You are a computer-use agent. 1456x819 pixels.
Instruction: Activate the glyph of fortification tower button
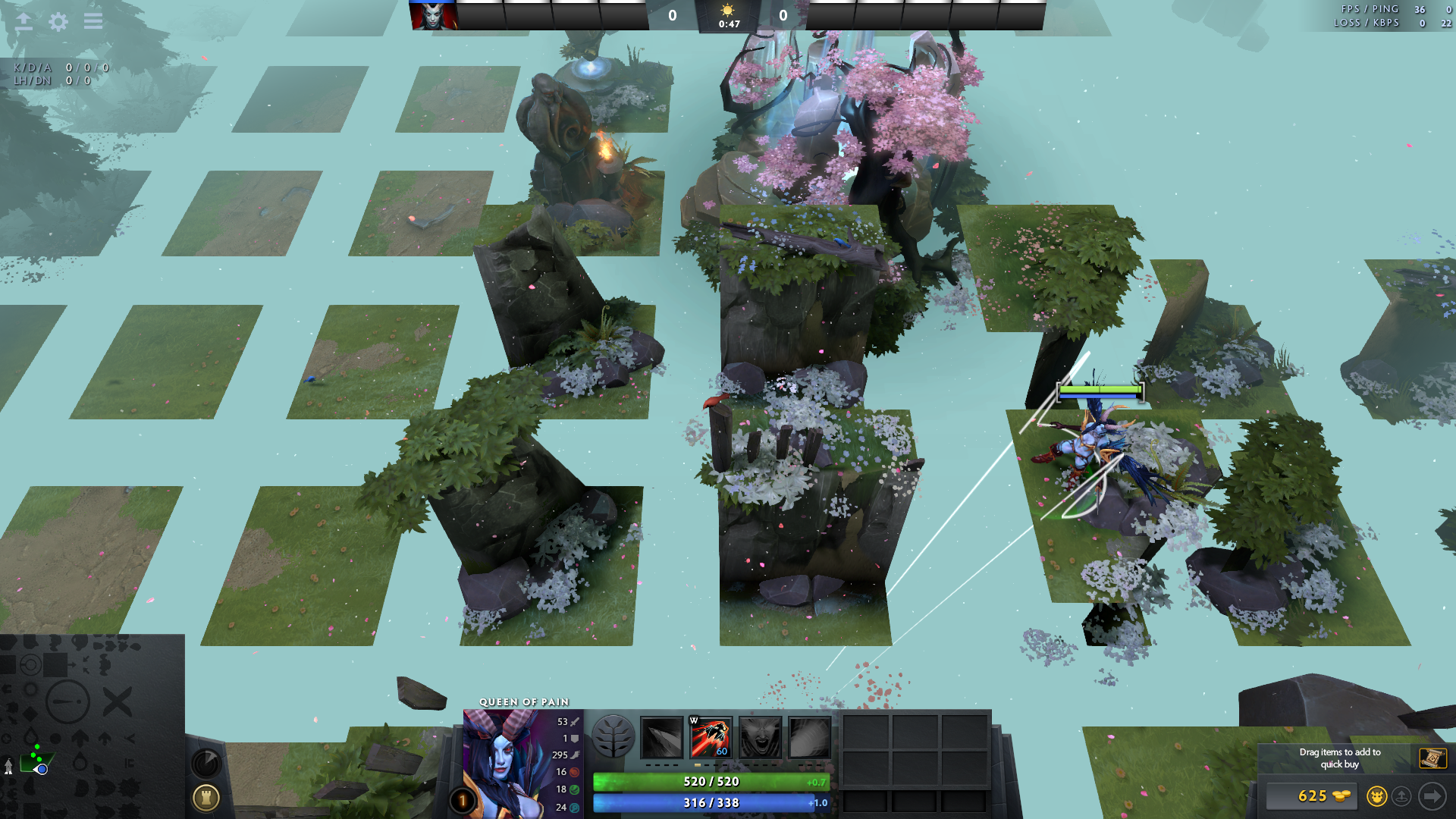pyautogui.click(x=206, y=797)
